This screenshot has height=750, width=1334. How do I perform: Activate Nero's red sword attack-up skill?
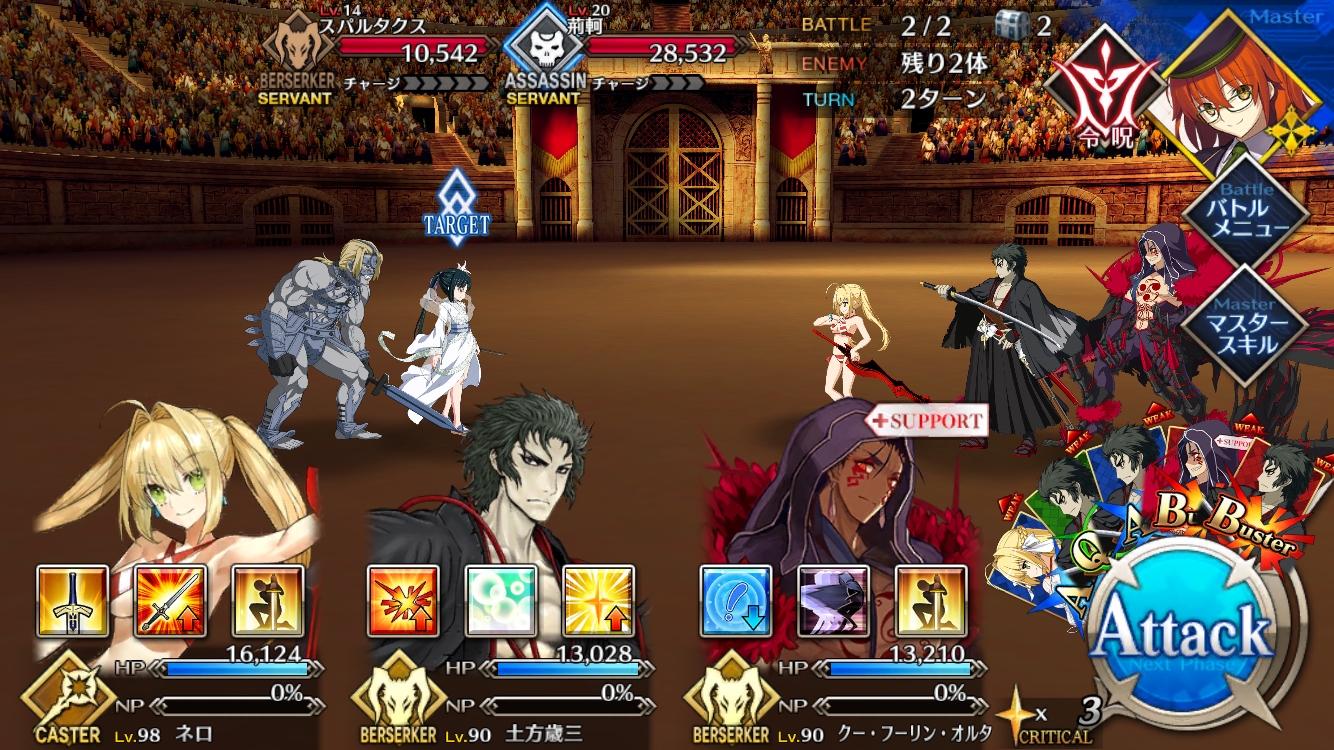pyautogui.click(x=171, y=601)
